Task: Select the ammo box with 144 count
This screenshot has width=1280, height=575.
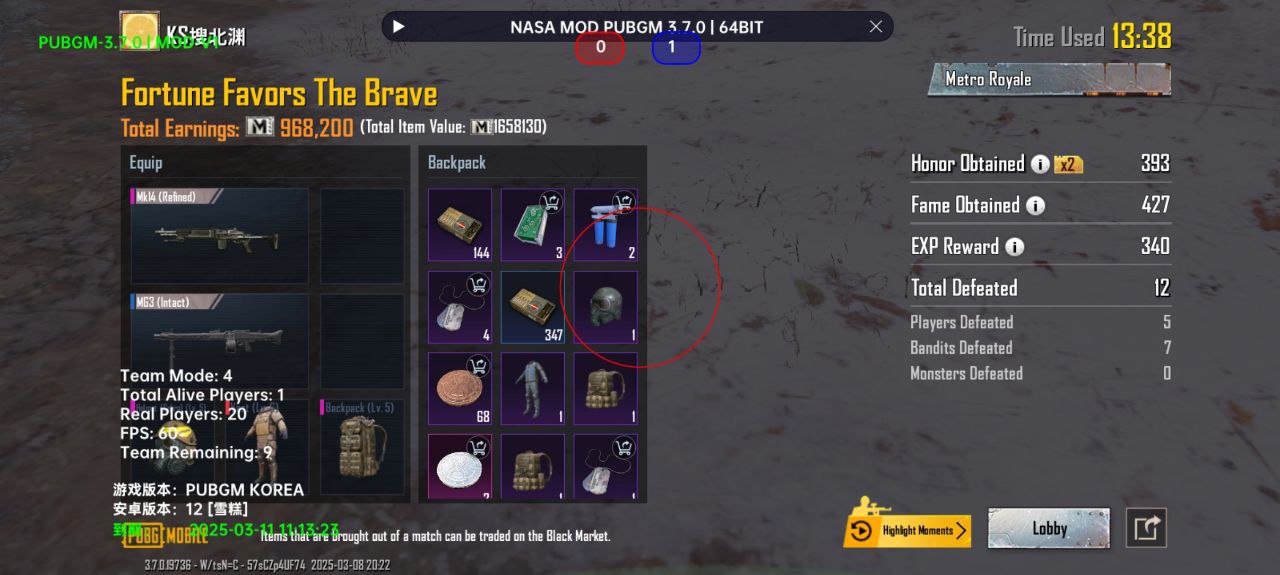Action: click(x=460, y=225)
